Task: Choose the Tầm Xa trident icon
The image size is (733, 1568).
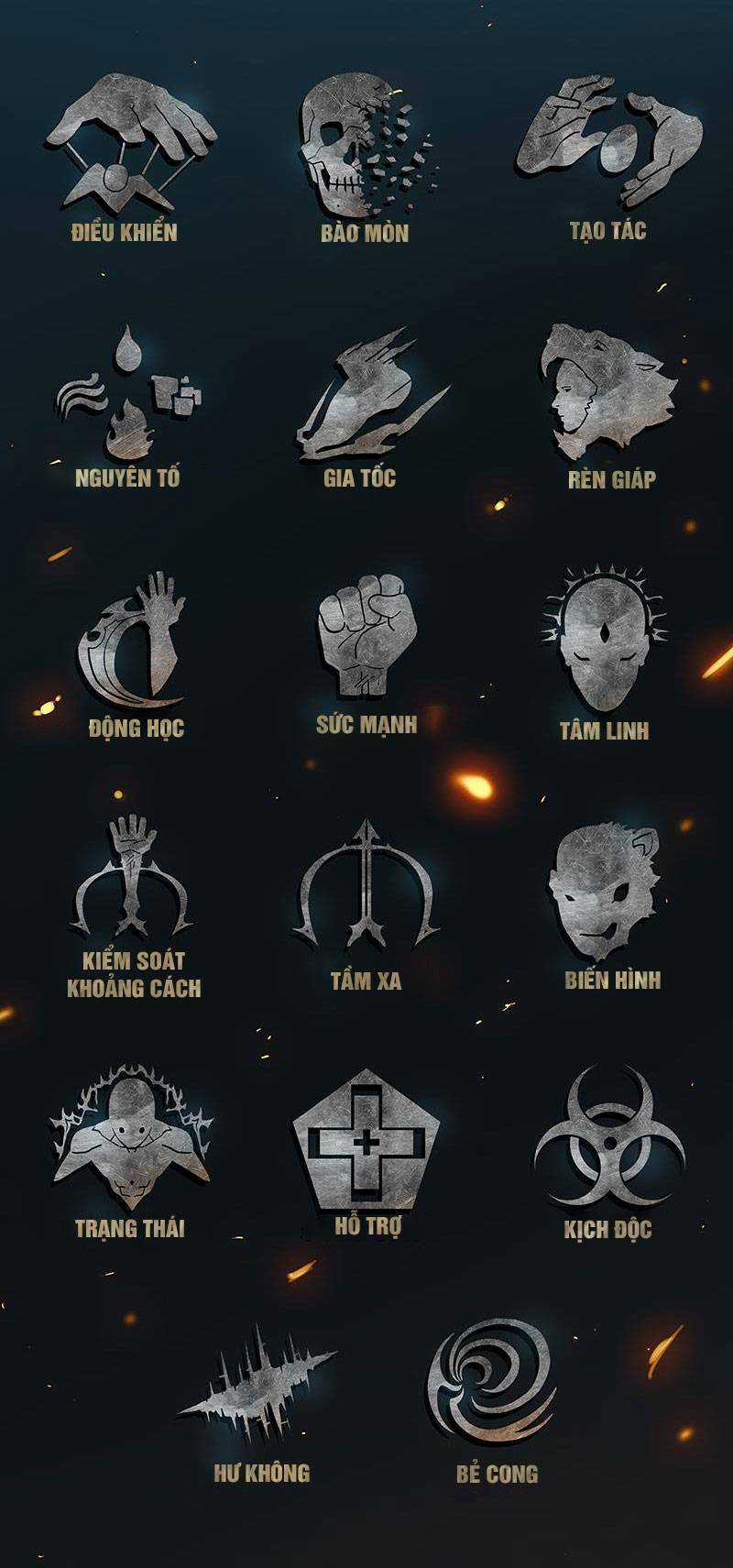Action: [x=366, y=886]
